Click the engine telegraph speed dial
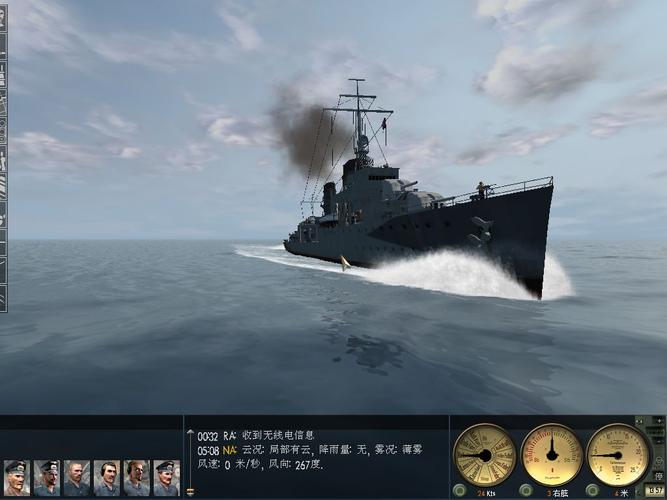 pyautogui.click(x=485, y=455)
